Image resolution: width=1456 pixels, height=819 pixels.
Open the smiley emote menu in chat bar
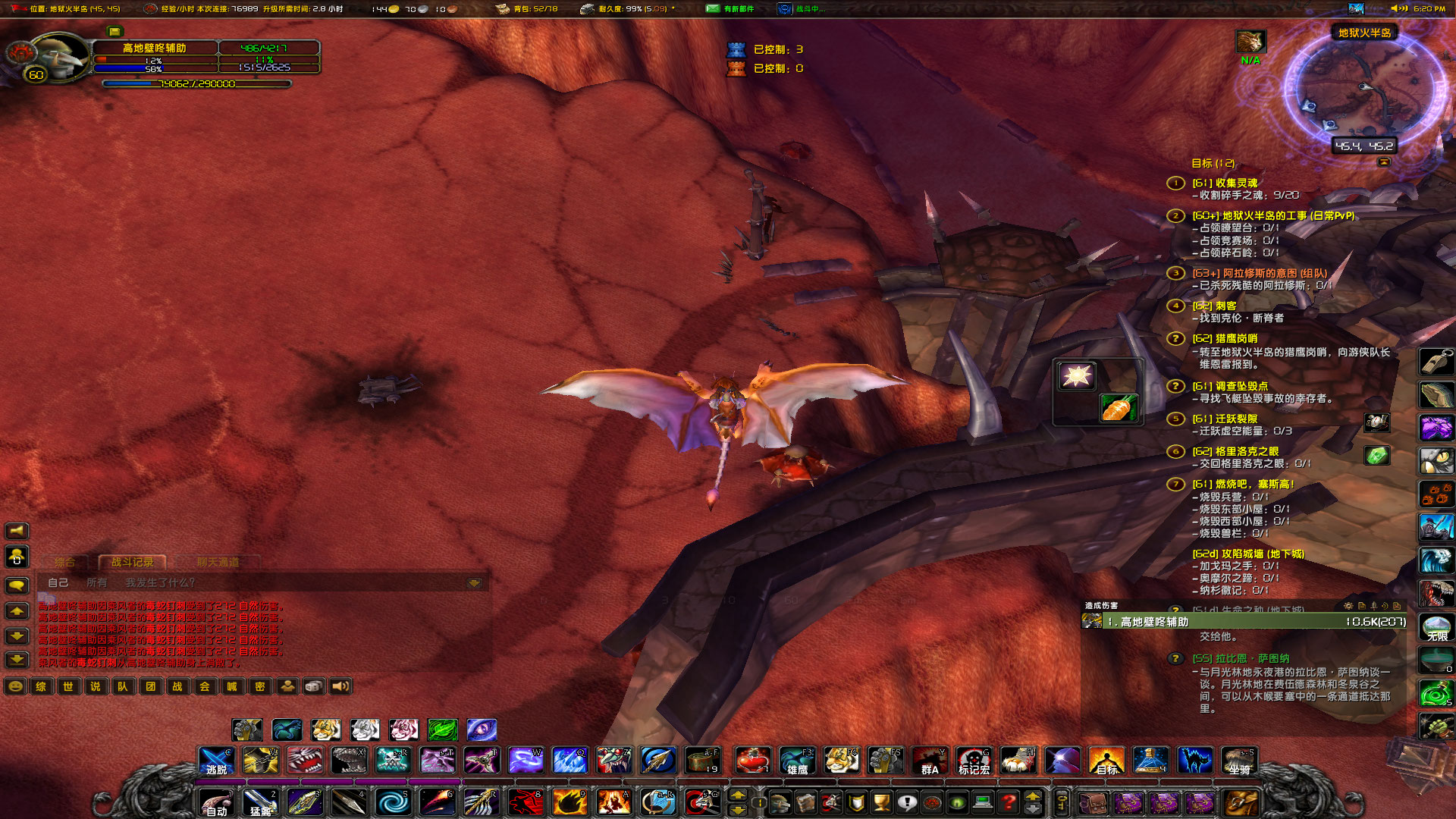[x=14, y=686]
